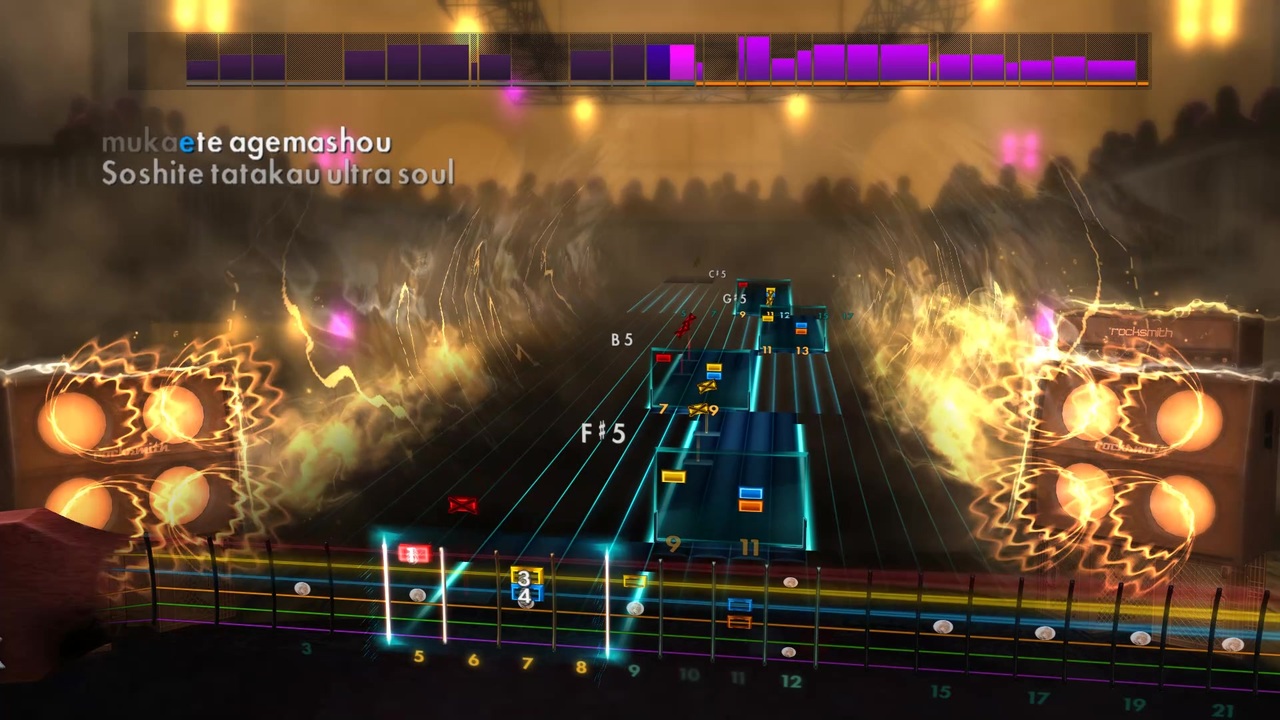Select the orange note in the fret 13 chord box

click(801, 331)
